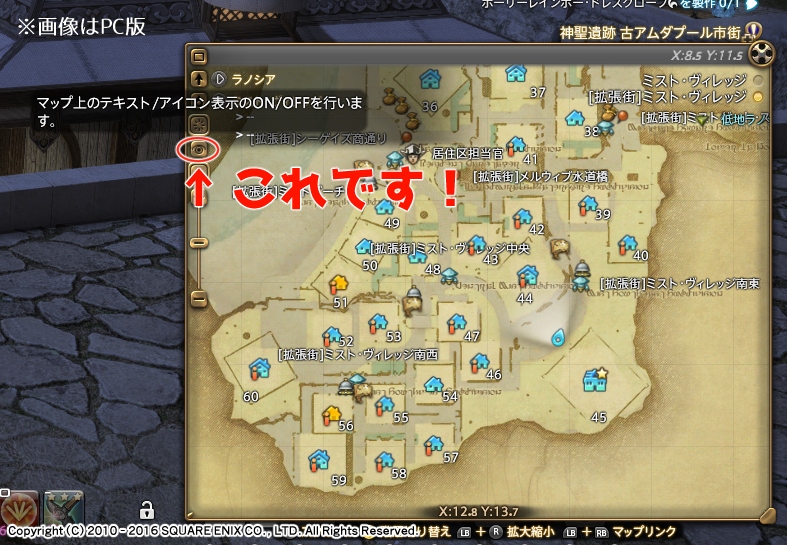The image size is (787, 545).
Task: Close the map window
Action: (763, 53)
